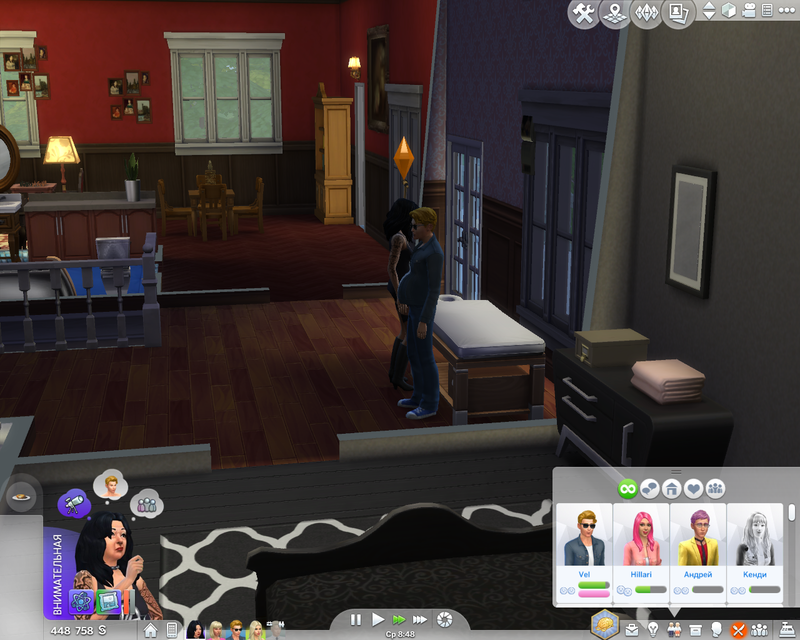Select Андрей's relationship card
800x640 pixels.
pyautogui.click(x=697, y=552)
